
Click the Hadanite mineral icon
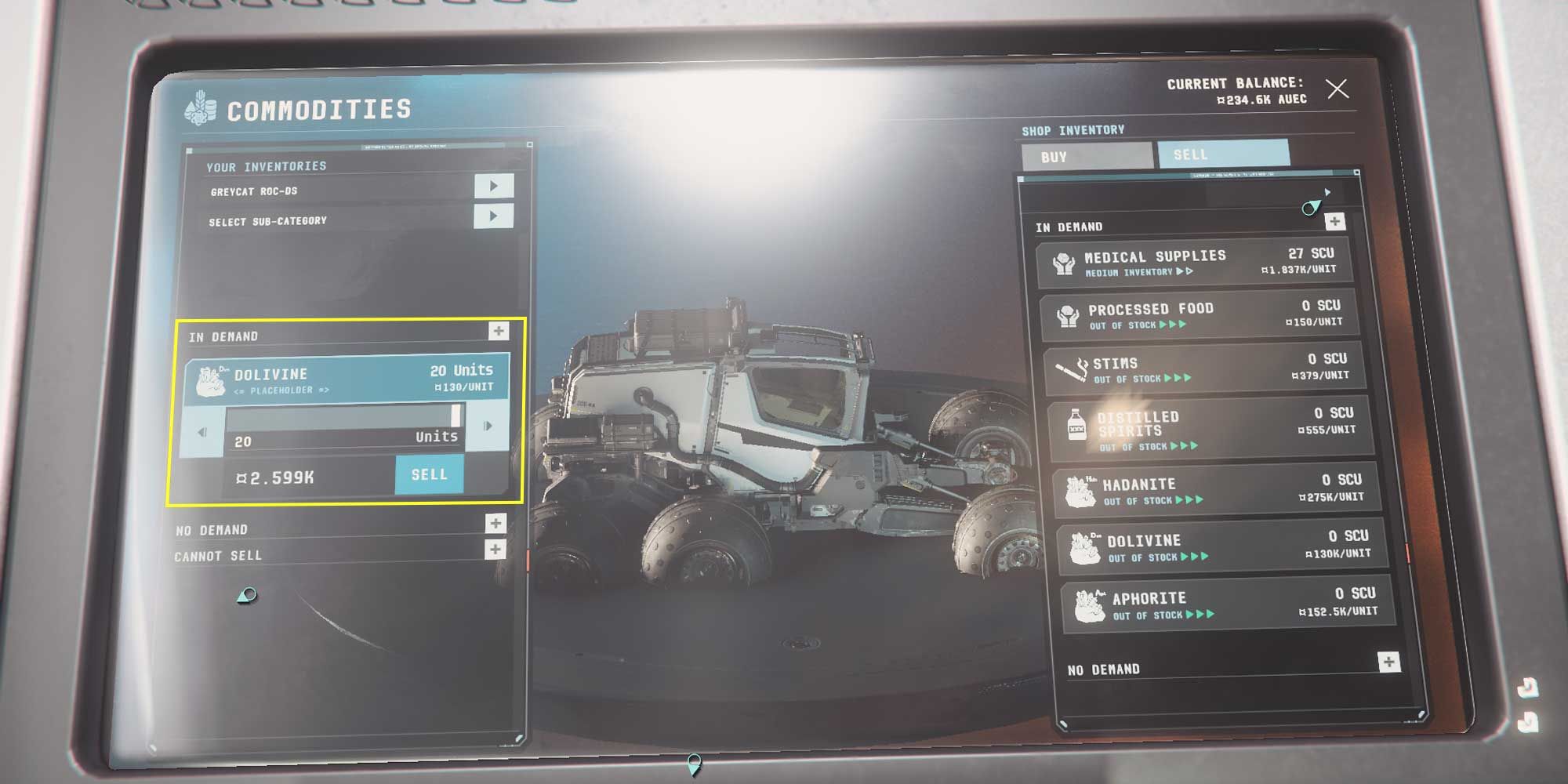click(x=1083, y=489)
